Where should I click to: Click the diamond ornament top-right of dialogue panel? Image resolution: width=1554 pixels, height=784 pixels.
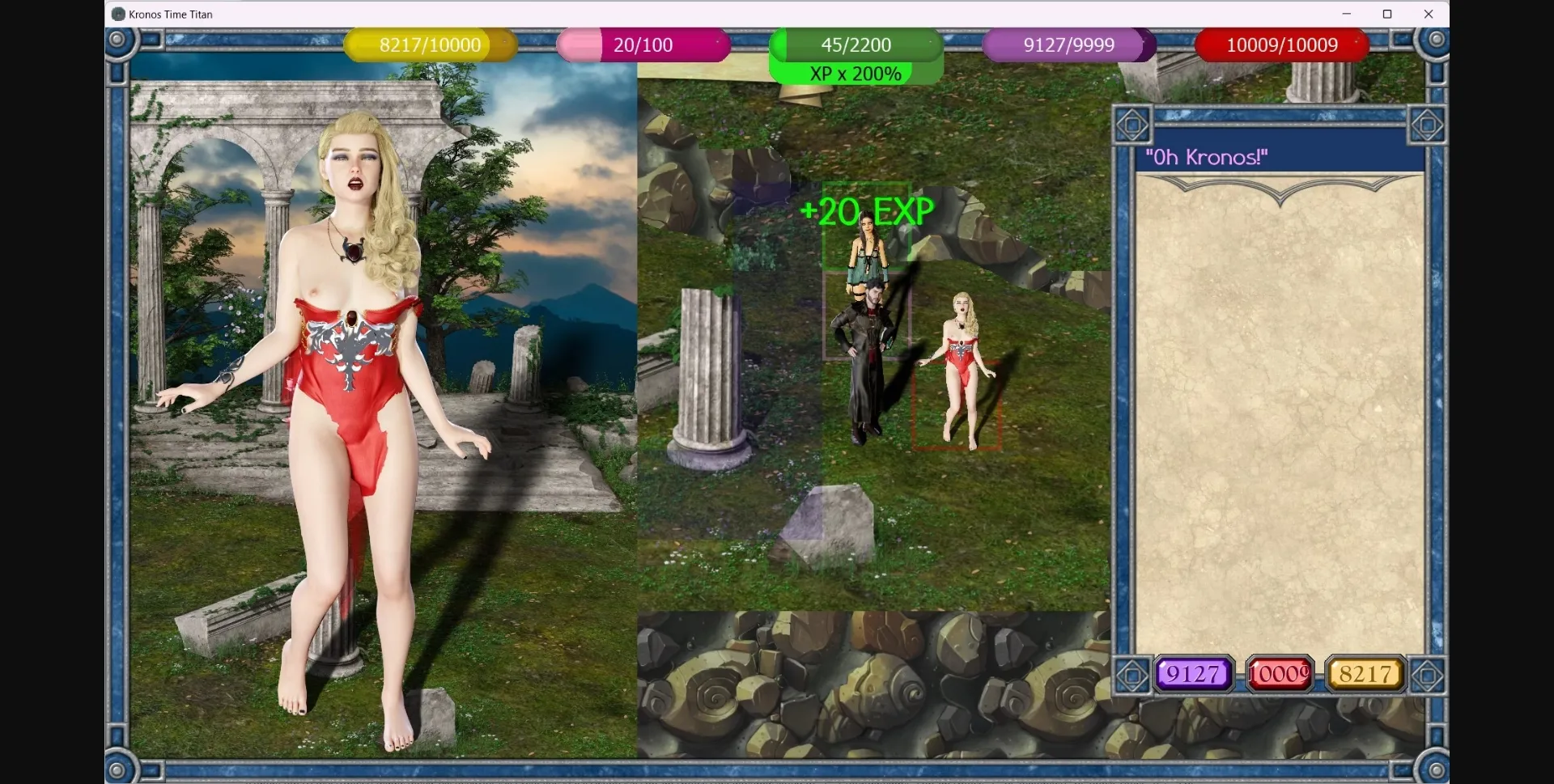click(x=1428, y=125)
